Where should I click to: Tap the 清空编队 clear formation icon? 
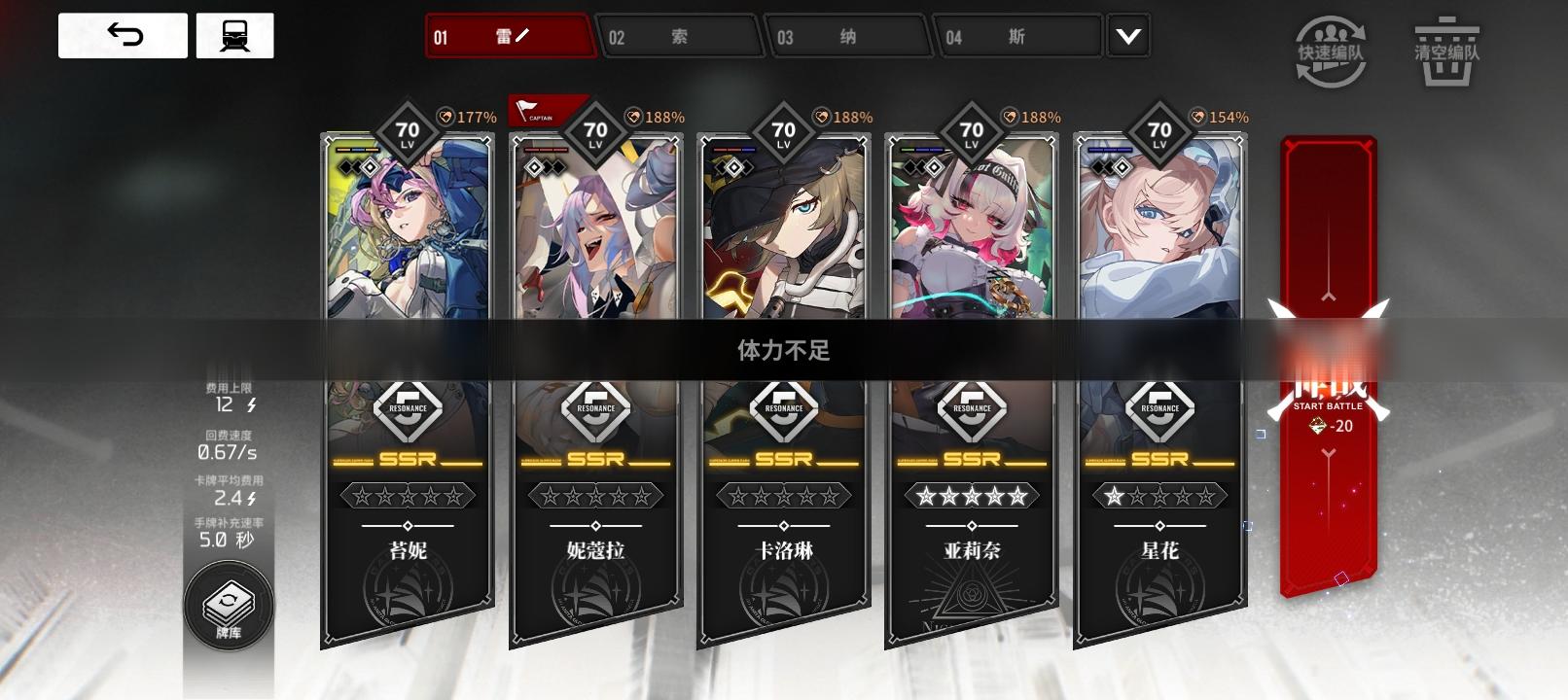click(1444, 44)
